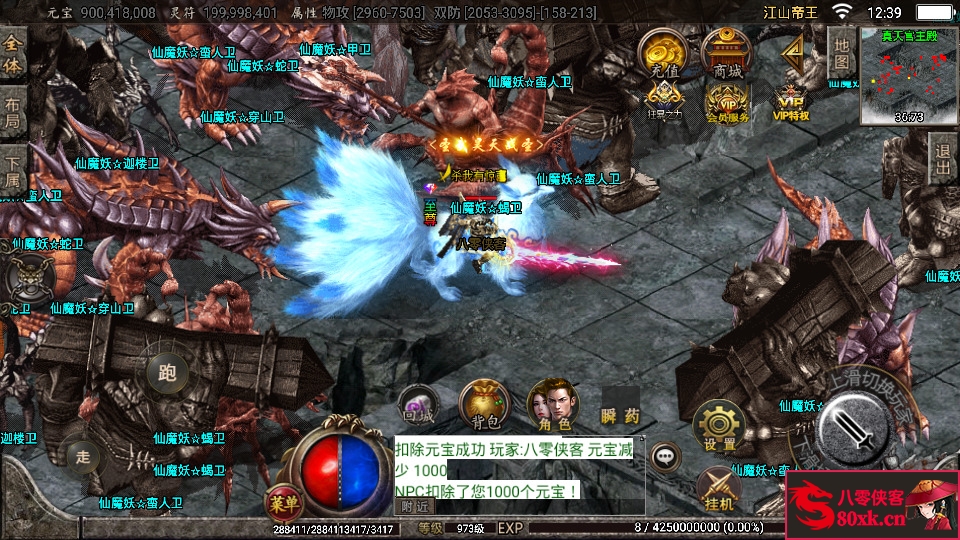Toggle the 跑 run button
Screen dimensions: 960x540
167,374
